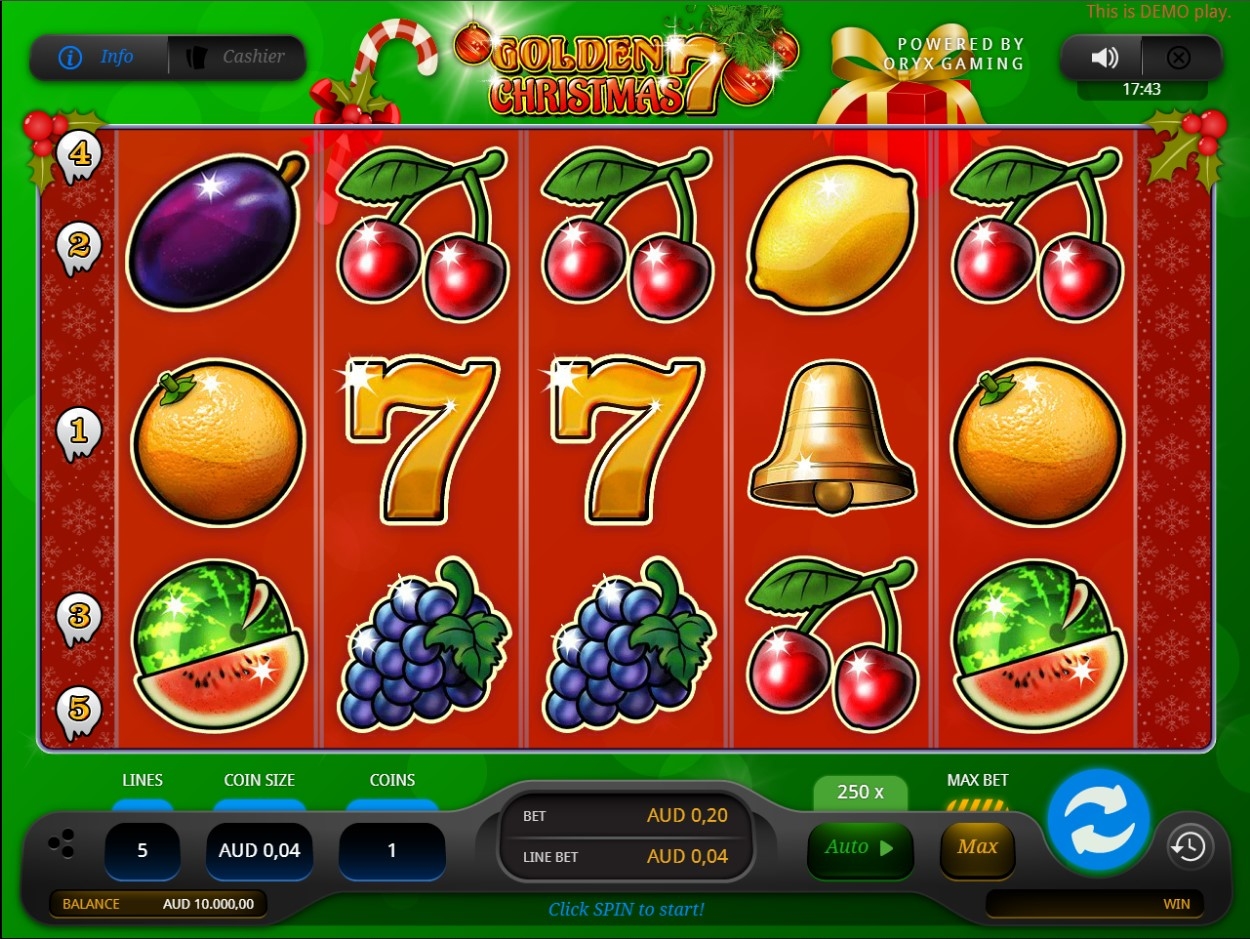Viewport: 1250px width, 939px height.
Task: Close the game with the X button
Action: [x=1179, y=58]
